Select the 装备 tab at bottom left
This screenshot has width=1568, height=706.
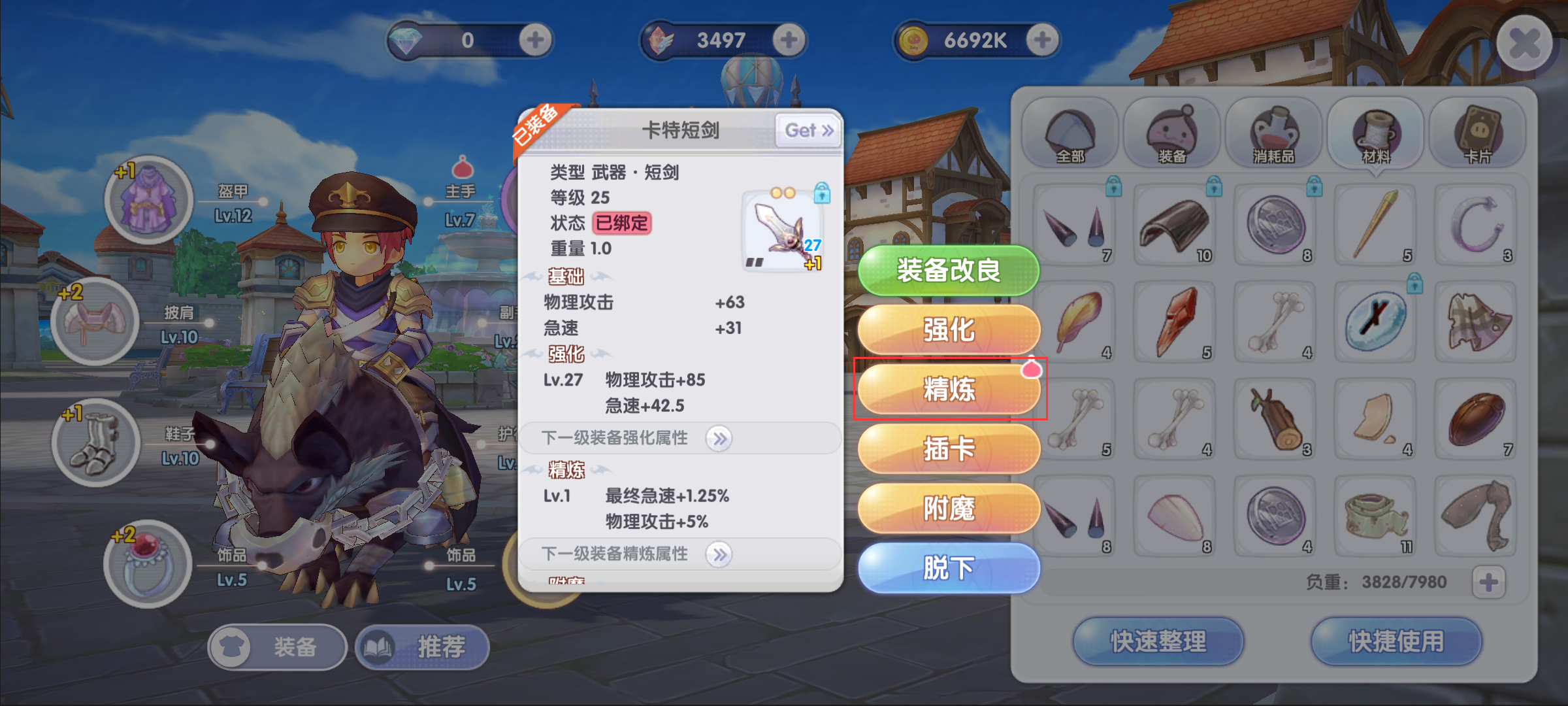[277, 648]
